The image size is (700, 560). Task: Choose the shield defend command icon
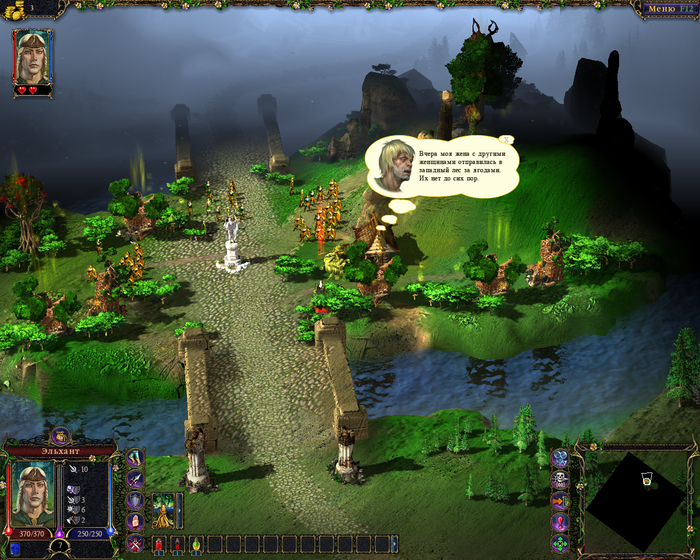coord(135,500)
